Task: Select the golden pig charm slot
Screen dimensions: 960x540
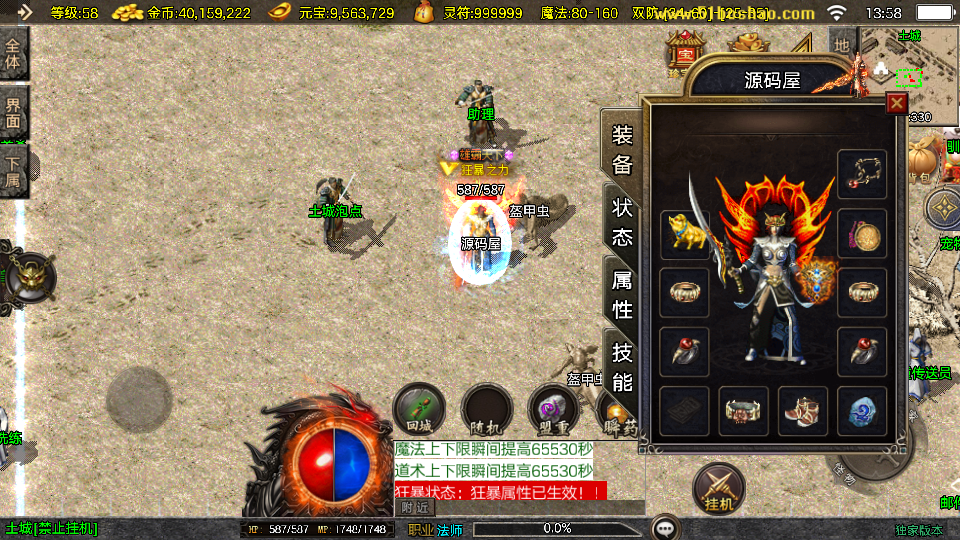Action: pyautogui.click(x=685, y=233)
